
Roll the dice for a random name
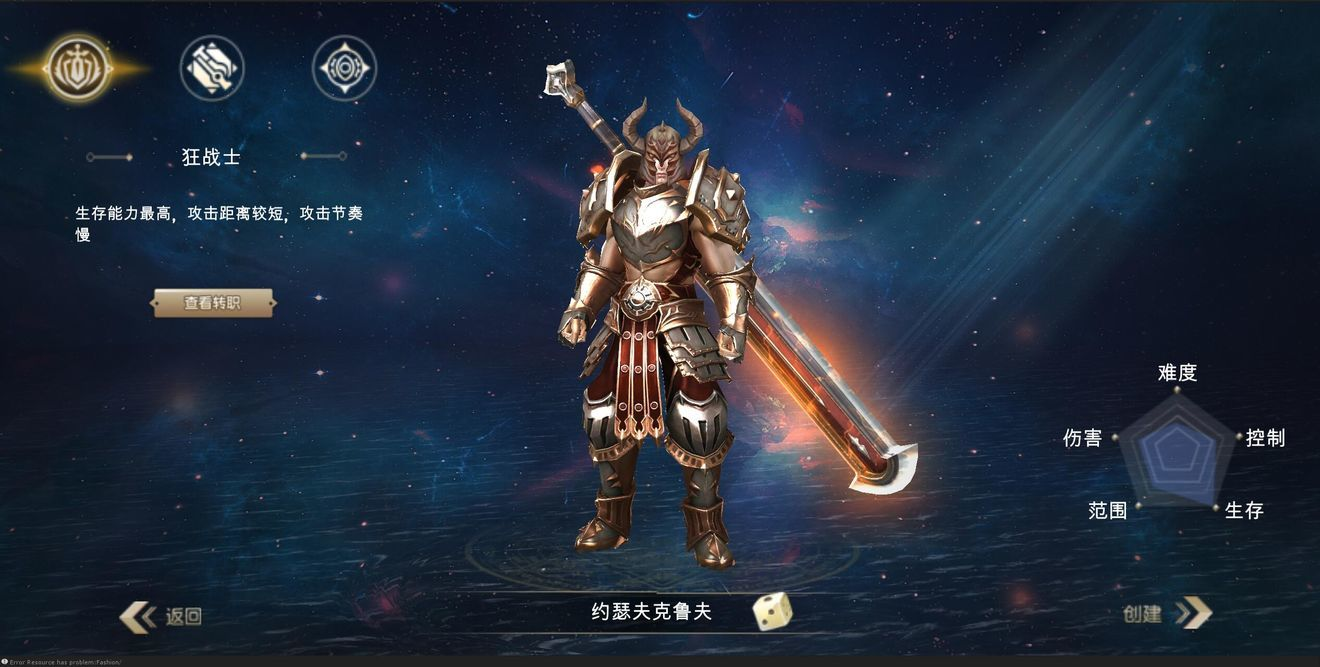pyautogui.click(x=772, y=611)
